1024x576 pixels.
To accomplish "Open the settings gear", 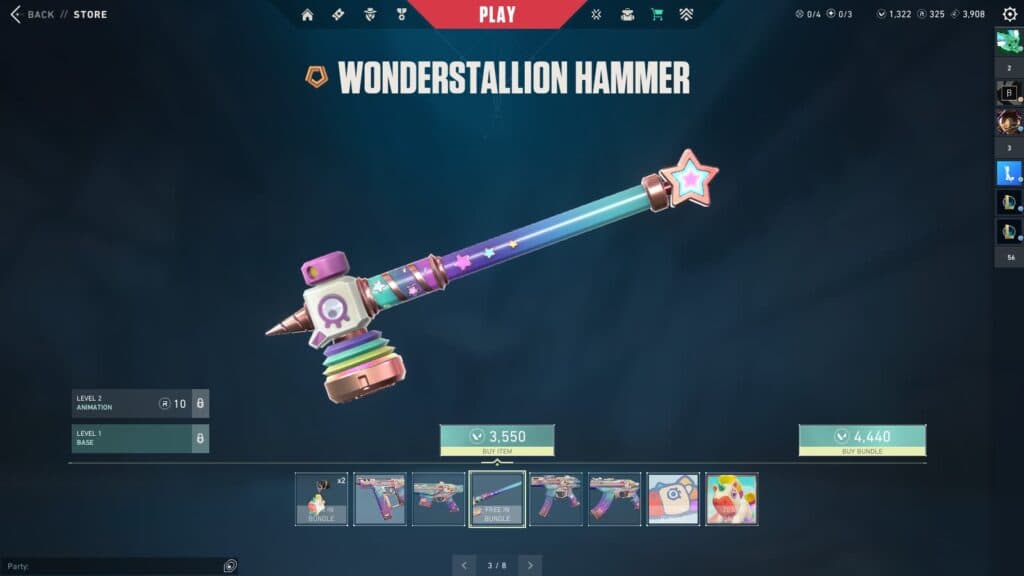I will (x=1009, y=14).
